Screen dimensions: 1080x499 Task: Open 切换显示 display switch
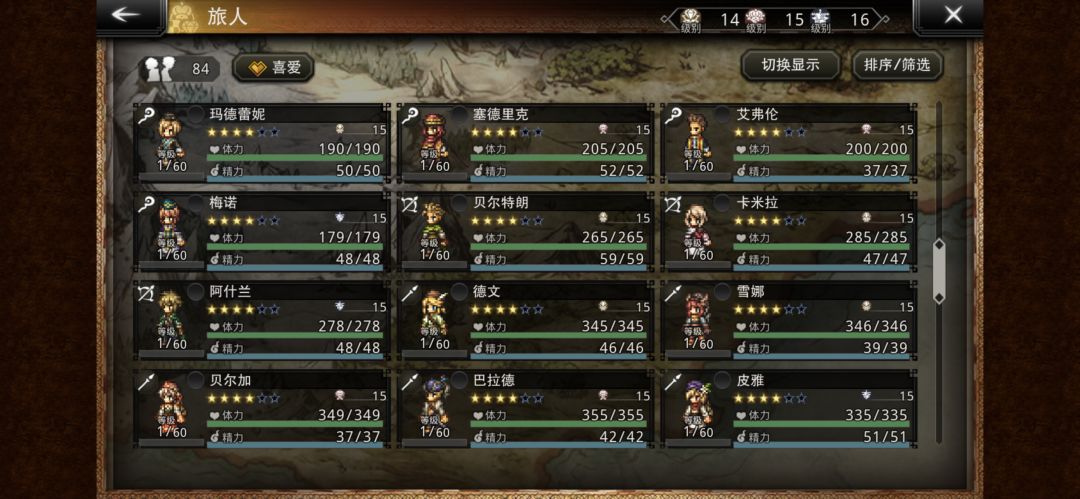pyautogui.click(x=790, y=65)
